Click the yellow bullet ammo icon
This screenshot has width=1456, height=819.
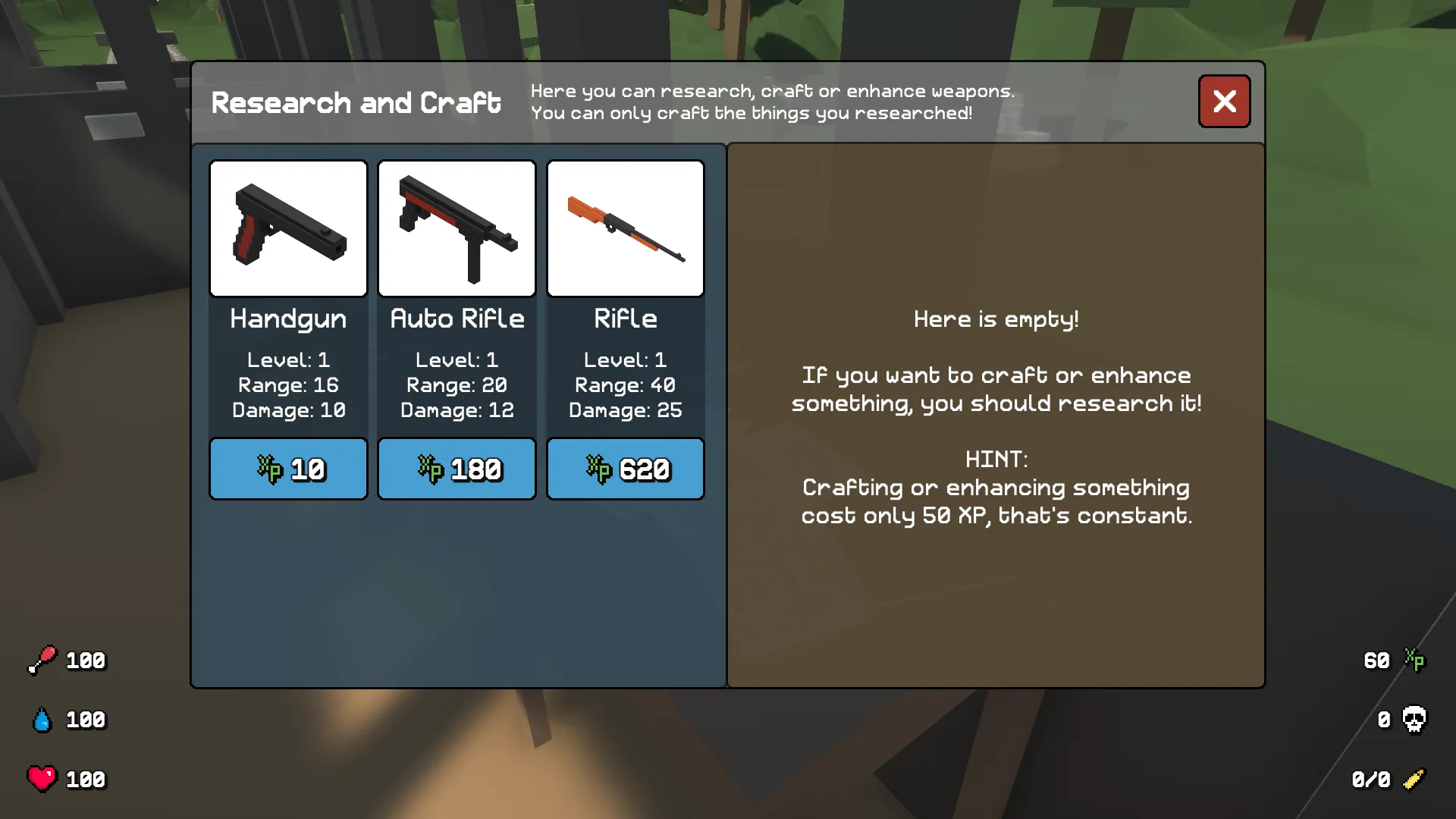click(1415, 778)
